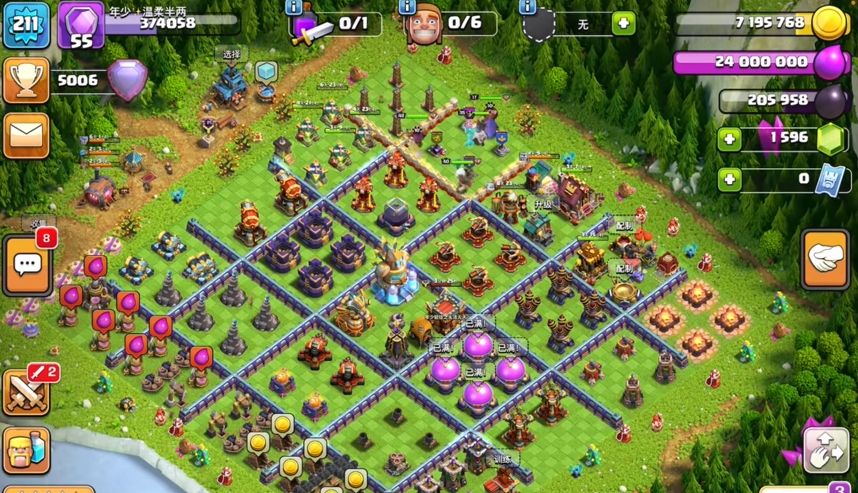Open the bottom-right layout arrows button
858x493 pixels.
coord(826,450)
